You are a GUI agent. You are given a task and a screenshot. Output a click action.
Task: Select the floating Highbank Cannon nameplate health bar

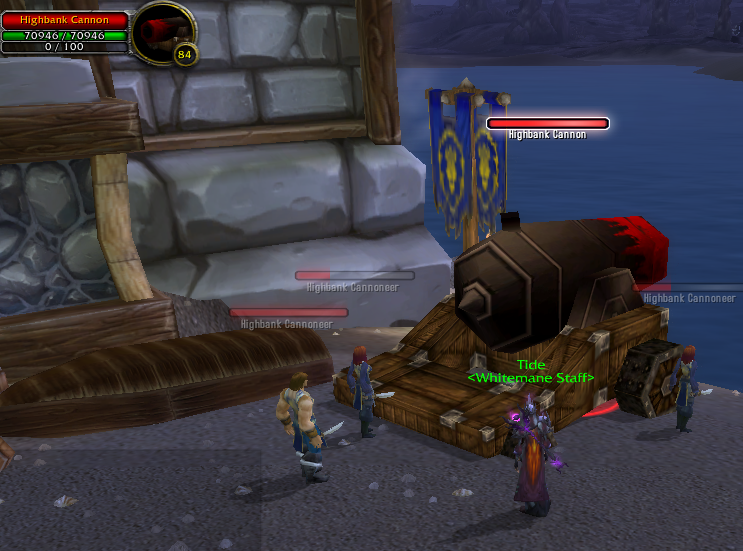[x=547, y=123]
